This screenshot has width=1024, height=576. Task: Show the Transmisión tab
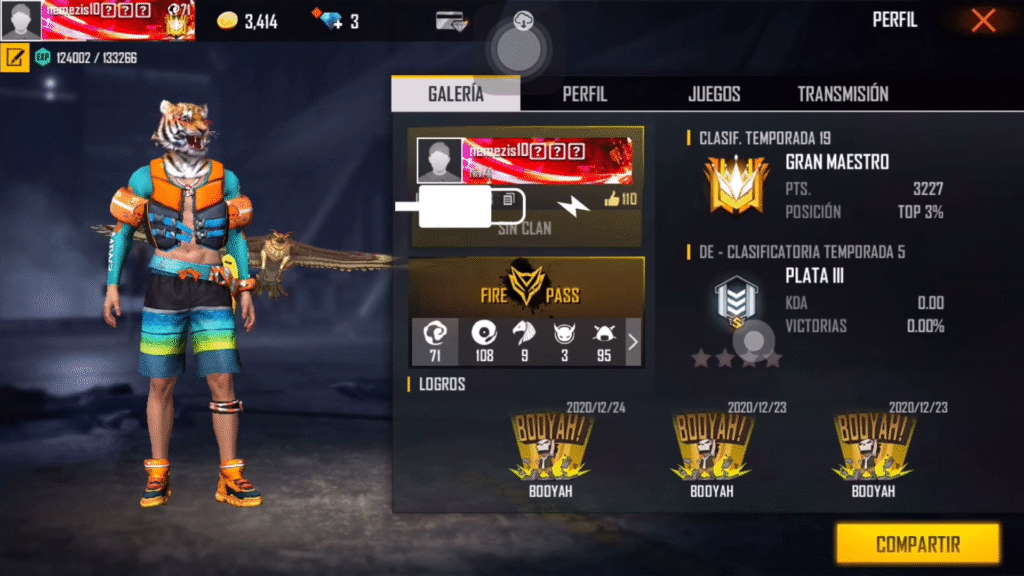(x=842, y=94)
